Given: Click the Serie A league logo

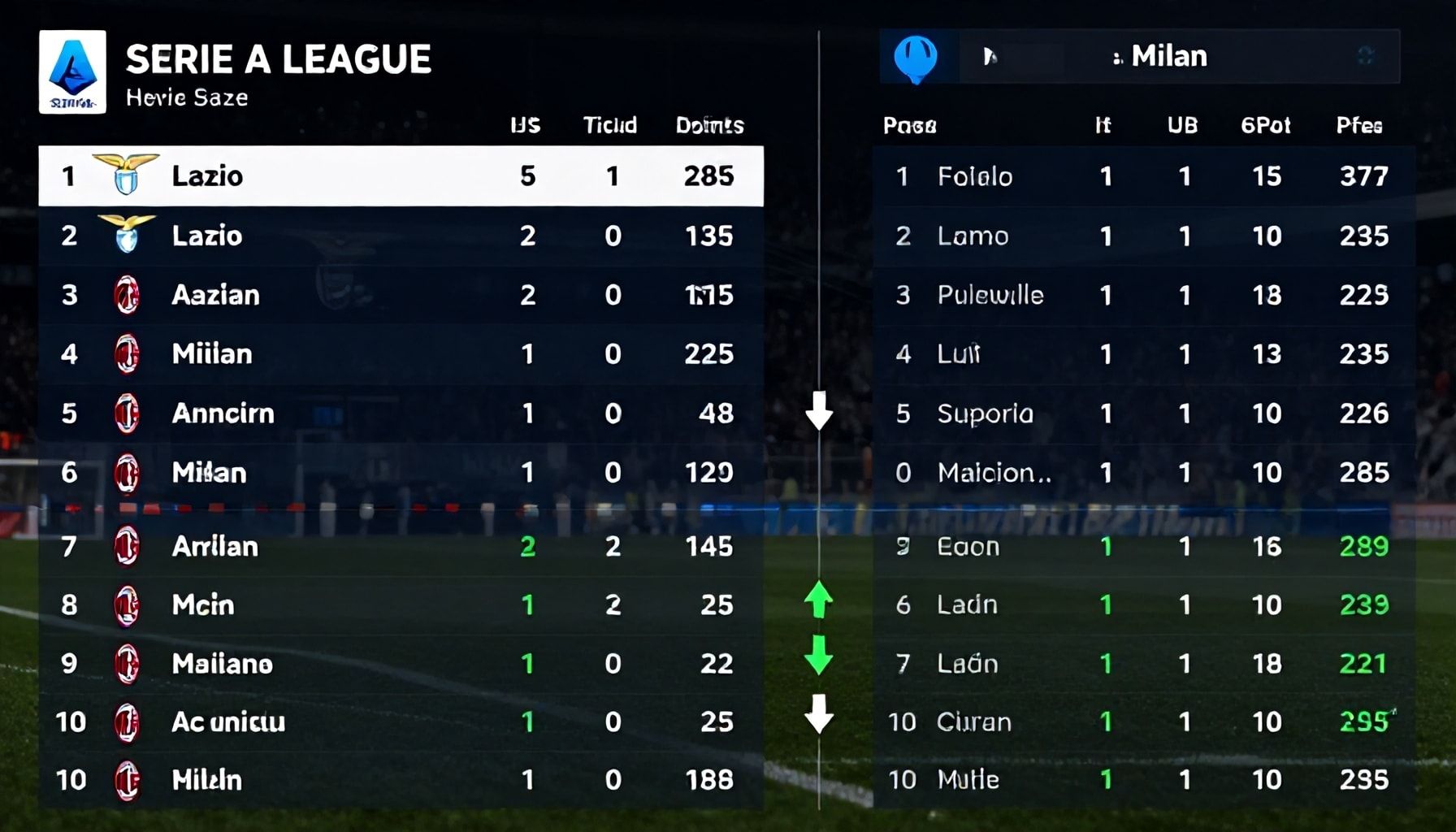Looking at the screenshot, I should [x=72, y=71].
